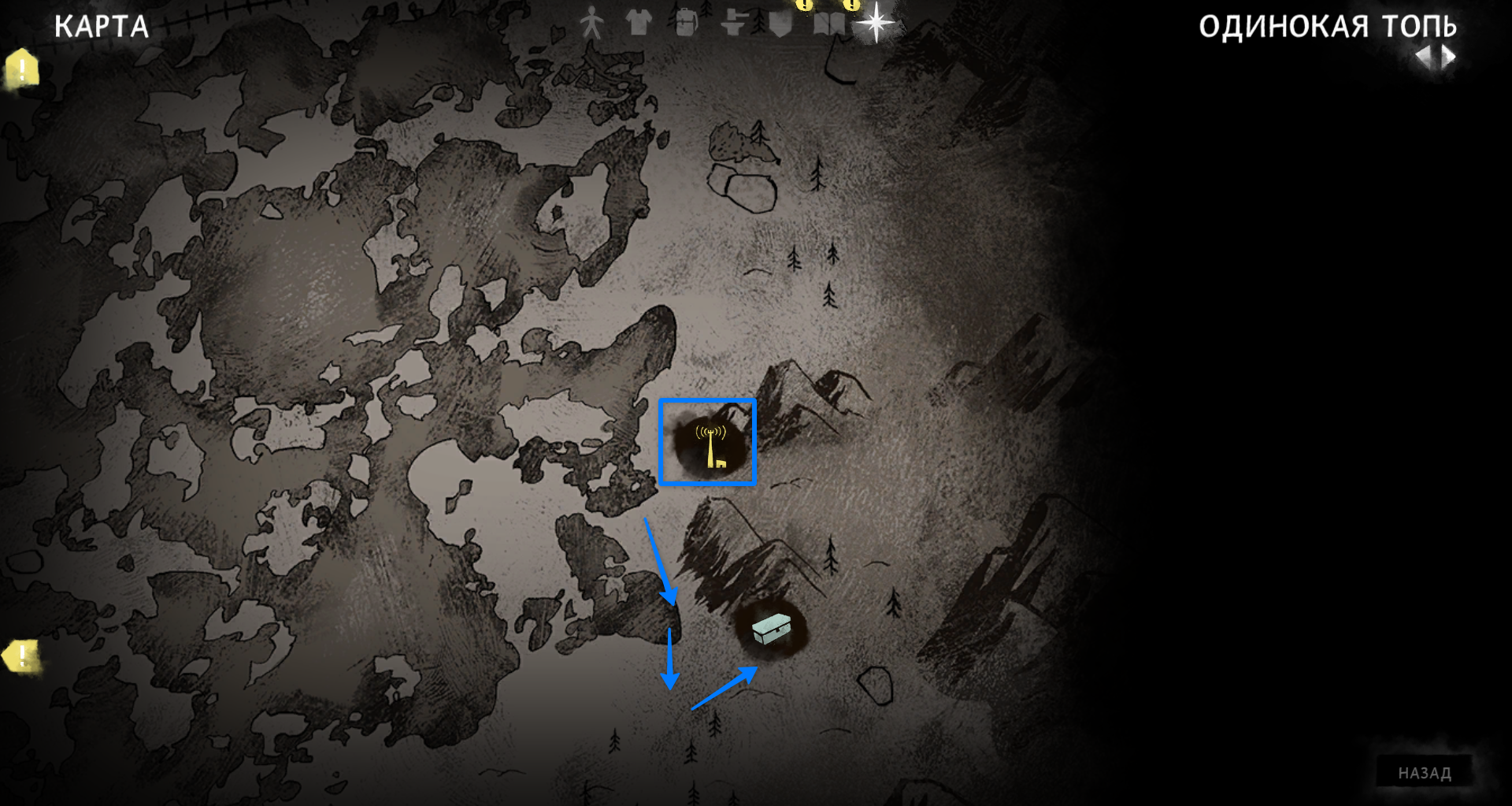Select the supply crate map marker
The height and width of the screenshot is (806, 1512).
pos(770,629)
